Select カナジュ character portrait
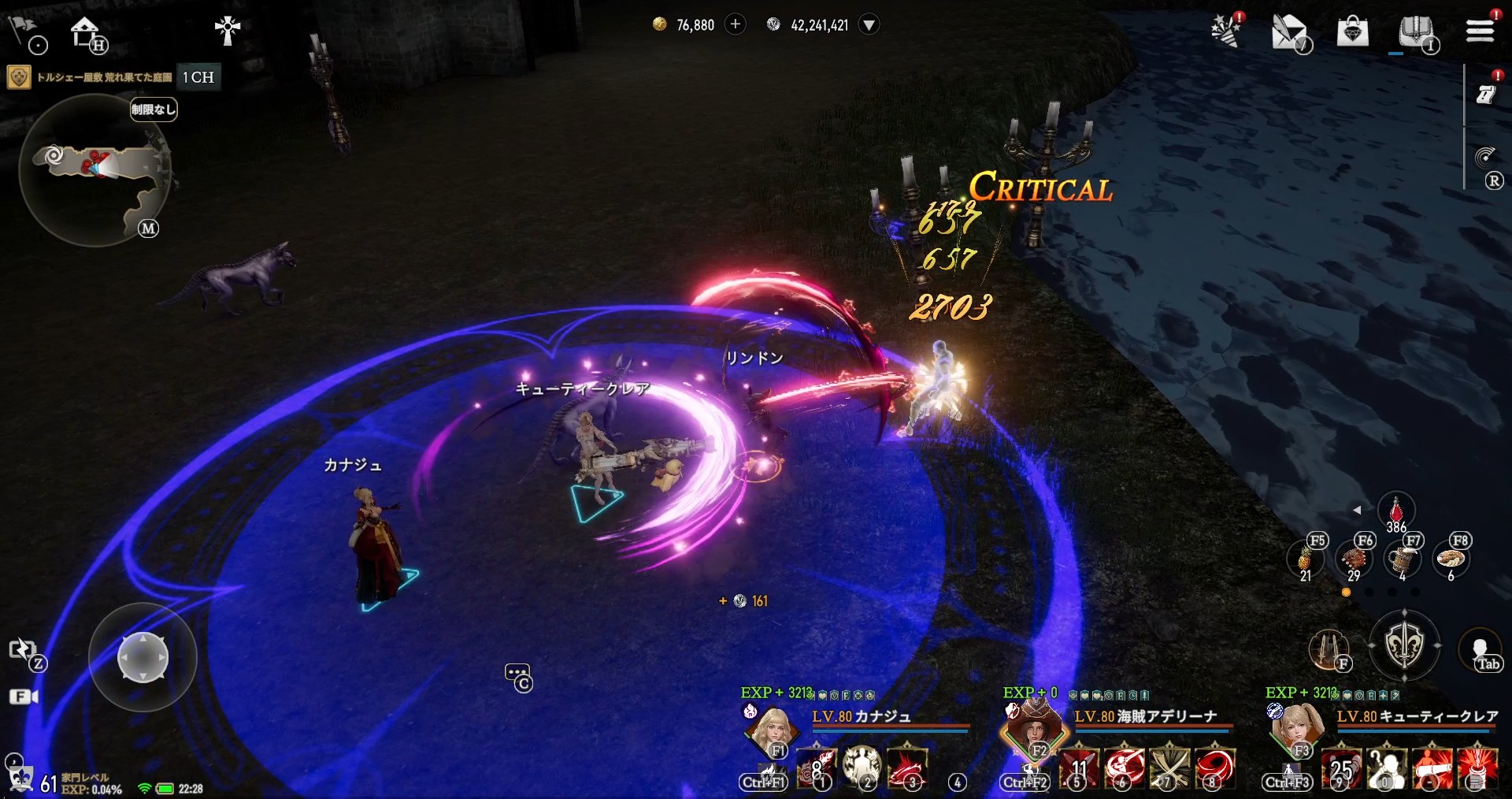Viewport: 1512px width, 799px height. [x=770, y=729]
